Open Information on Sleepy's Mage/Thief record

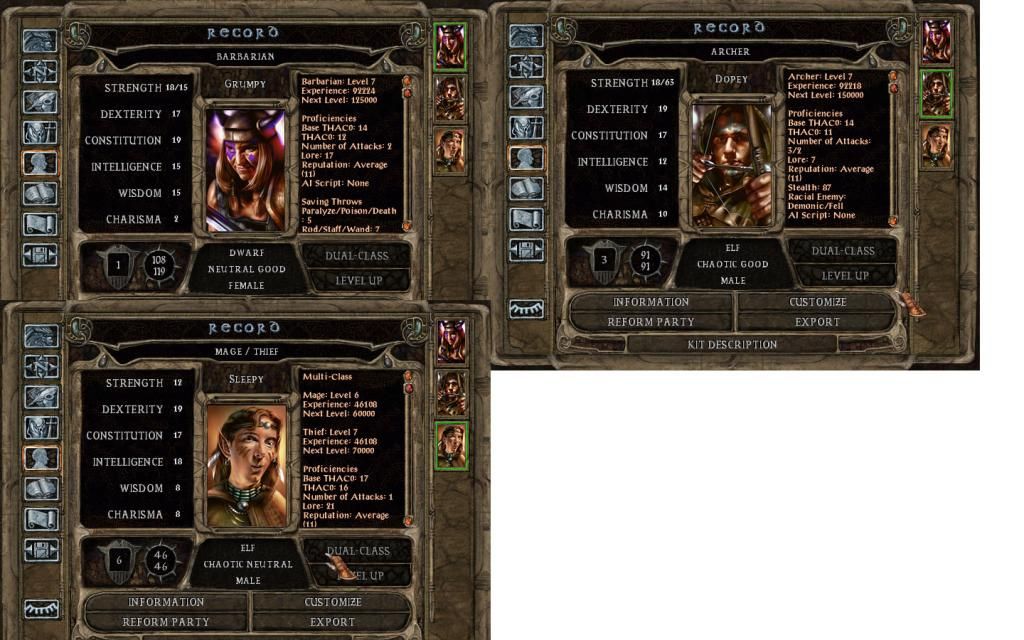pos(166,602)
